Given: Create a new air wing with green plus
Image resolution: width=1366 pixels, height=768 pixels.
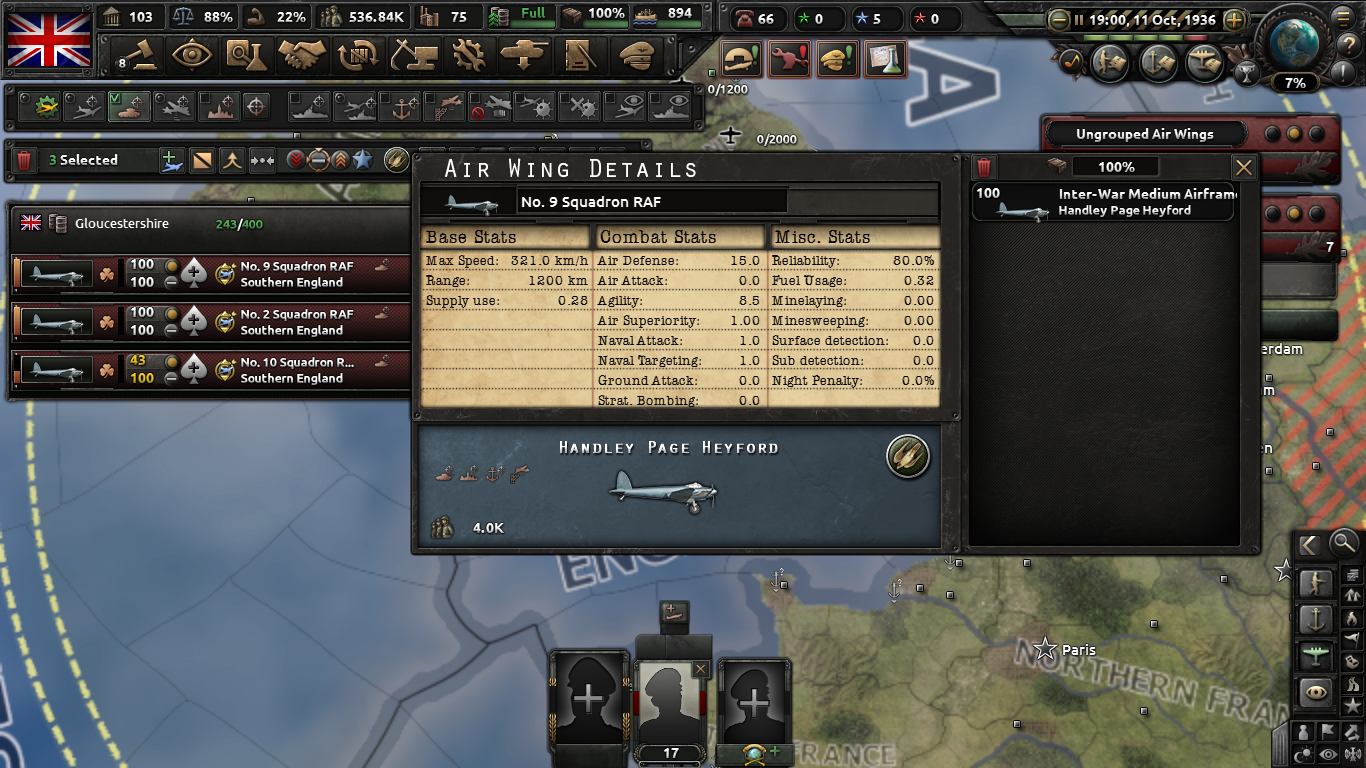Looking at the screenshot, I should pyautogui.click(x=170, y=160).
